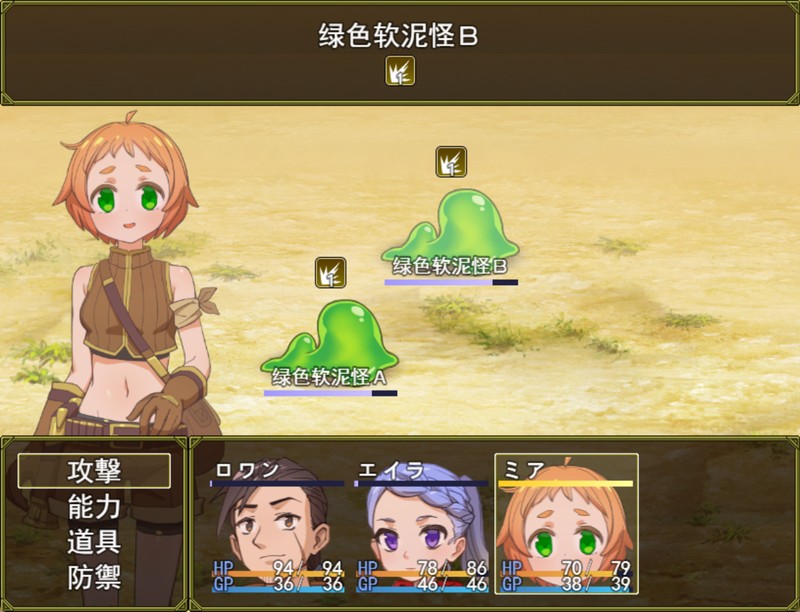
Task: Select ミア's highlighted party panel
Action: coord(566,525)
